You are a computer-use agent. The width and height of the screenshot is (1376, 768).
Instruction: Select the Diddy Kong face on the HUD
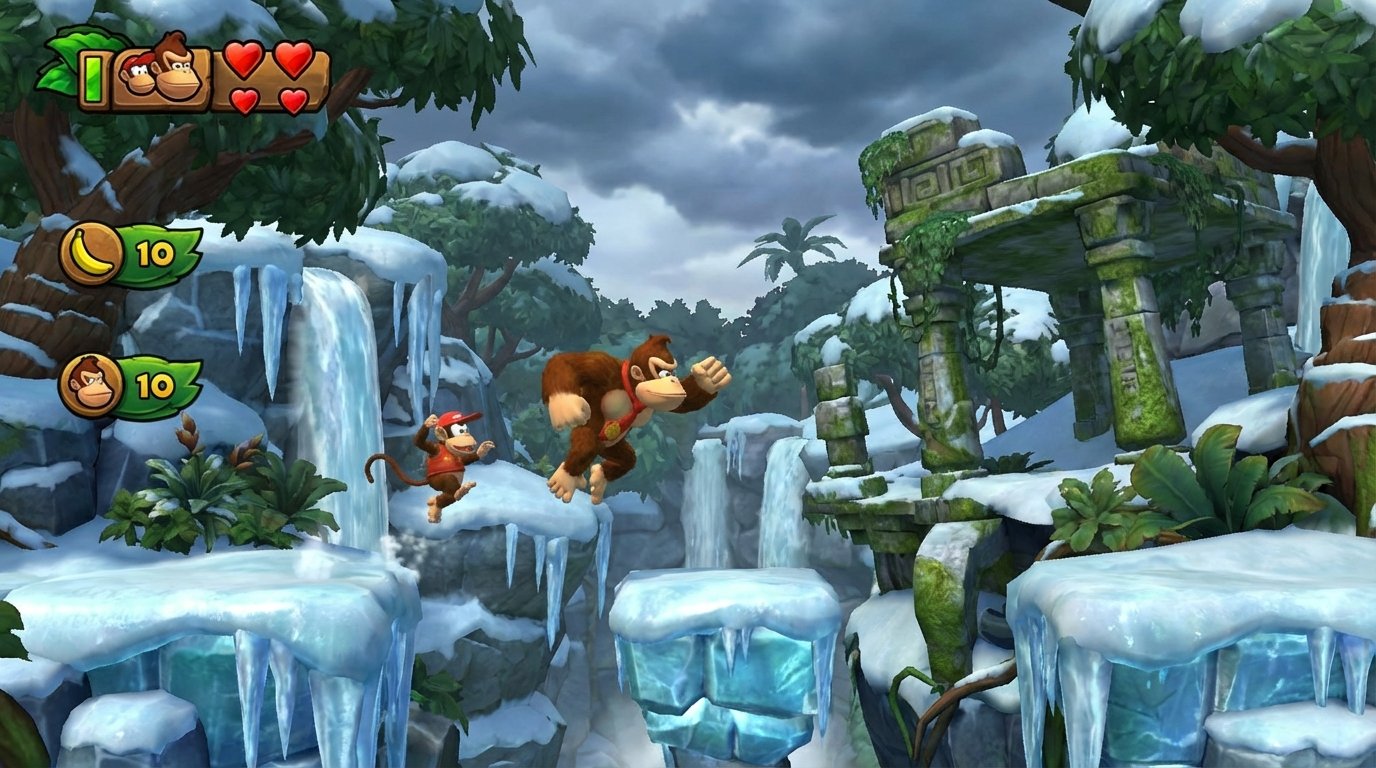[x=138, y=78]
